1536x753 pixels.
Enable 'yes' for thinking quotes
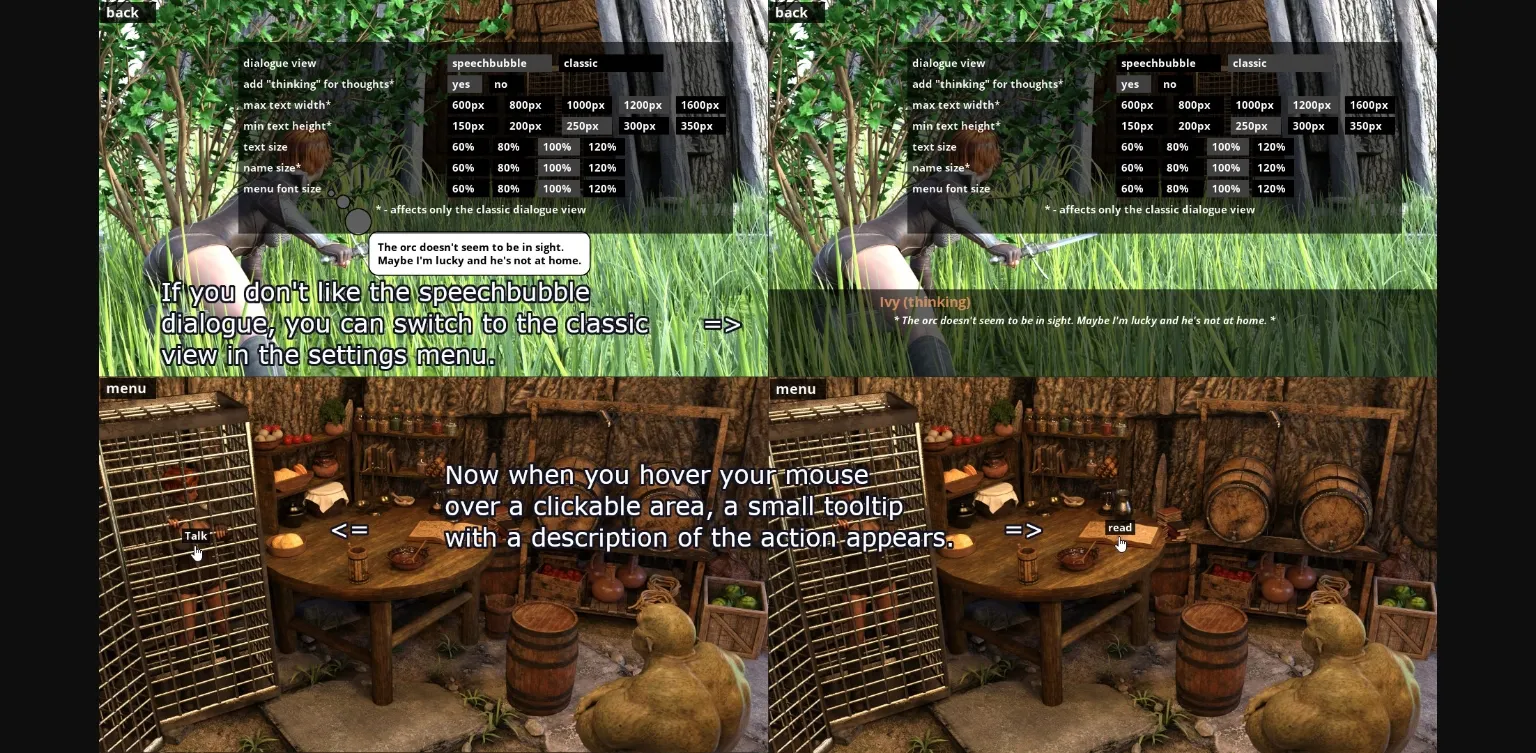pyautogui.click(x=461, y=84)
